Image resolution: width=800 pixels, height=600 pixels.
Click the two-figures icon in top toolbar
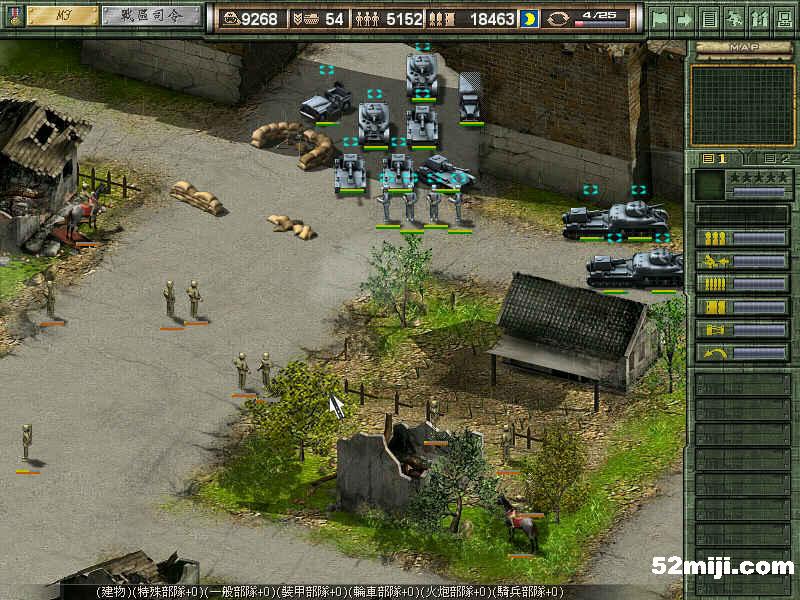coord(758,18)
